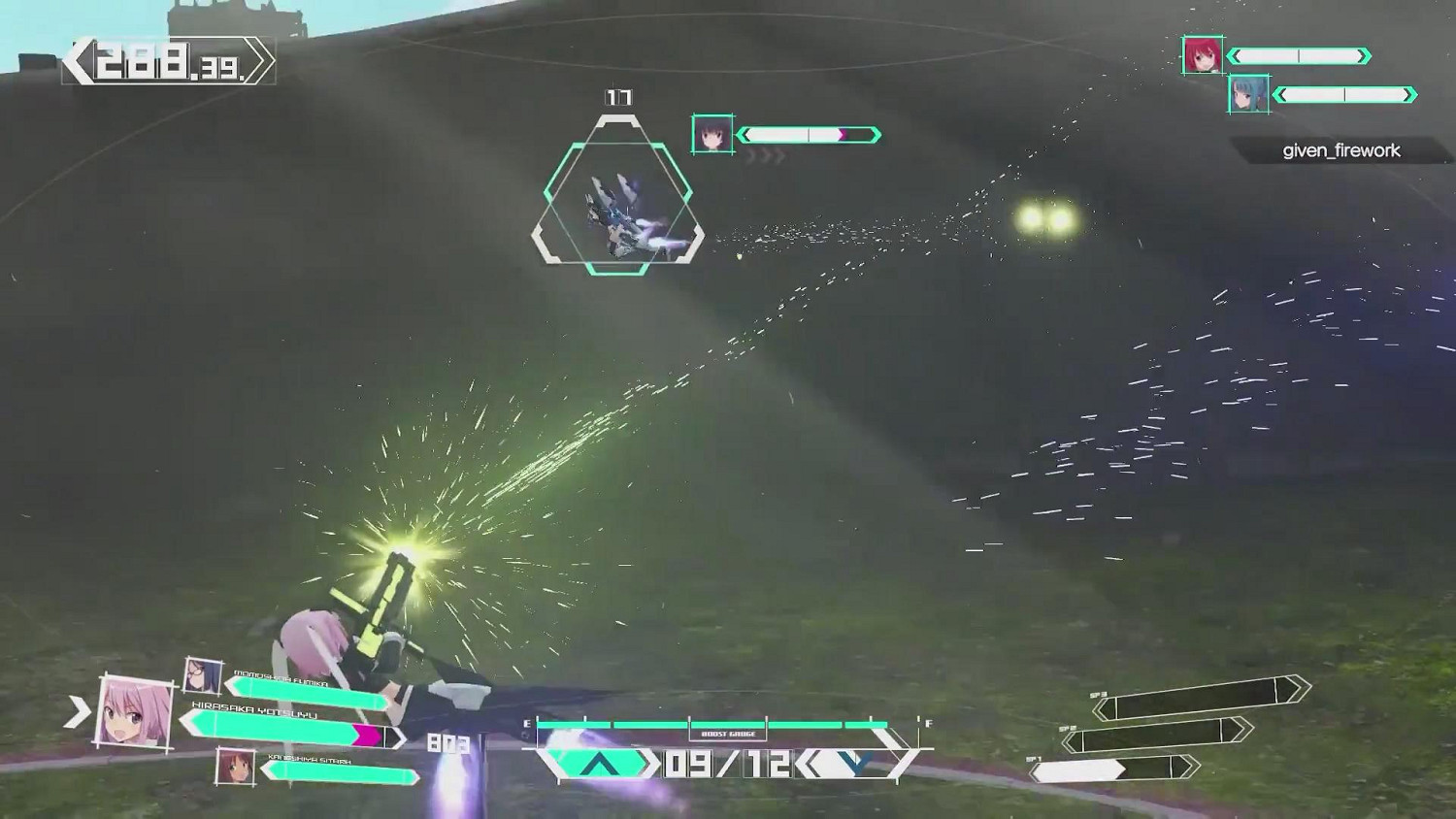Switch to the given_firework player tab
The image size is (1456, 819).
[1340, 150]
